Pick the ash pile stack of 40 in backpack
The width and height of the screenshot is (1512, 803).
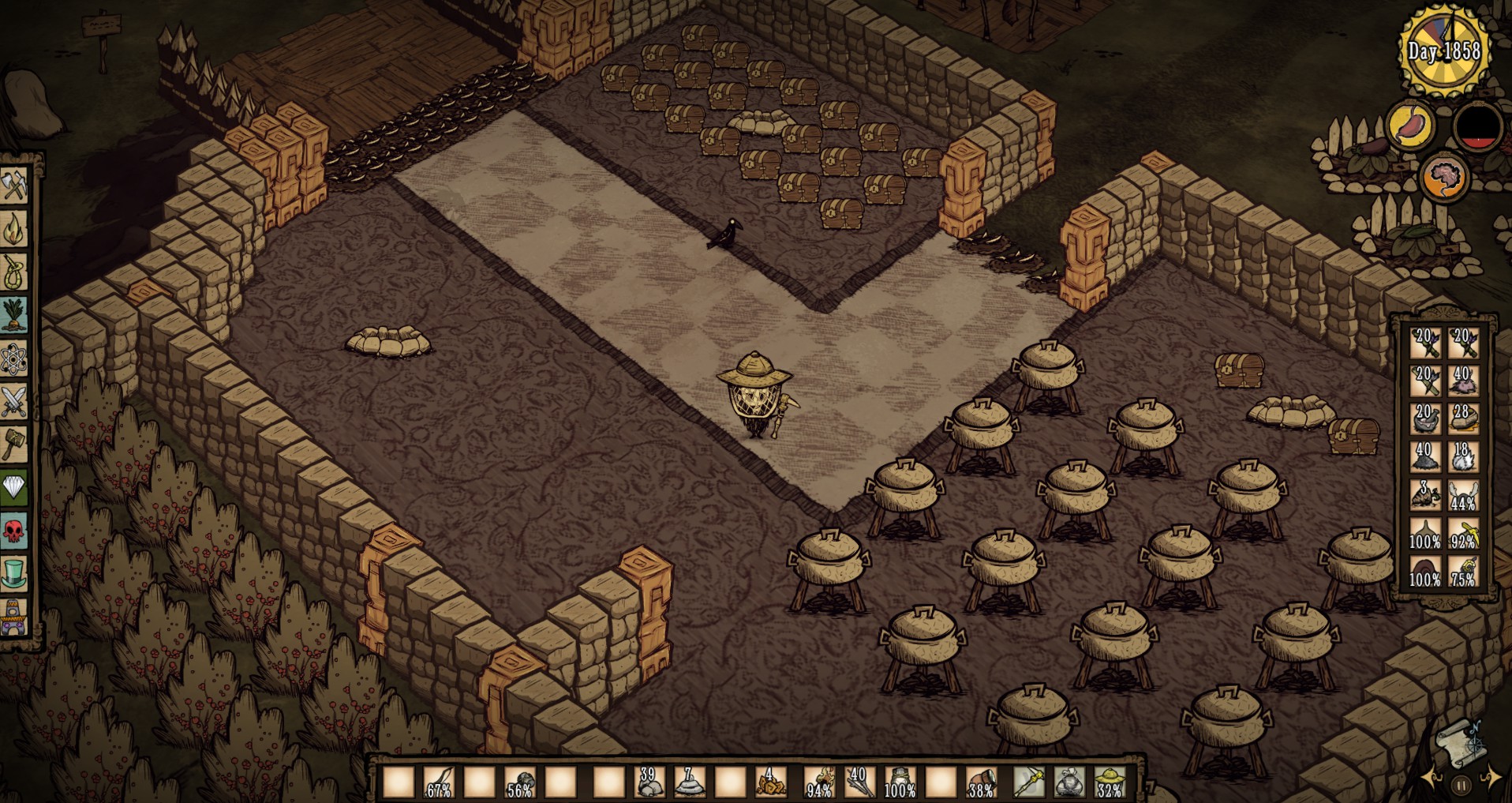(1425, 456)
